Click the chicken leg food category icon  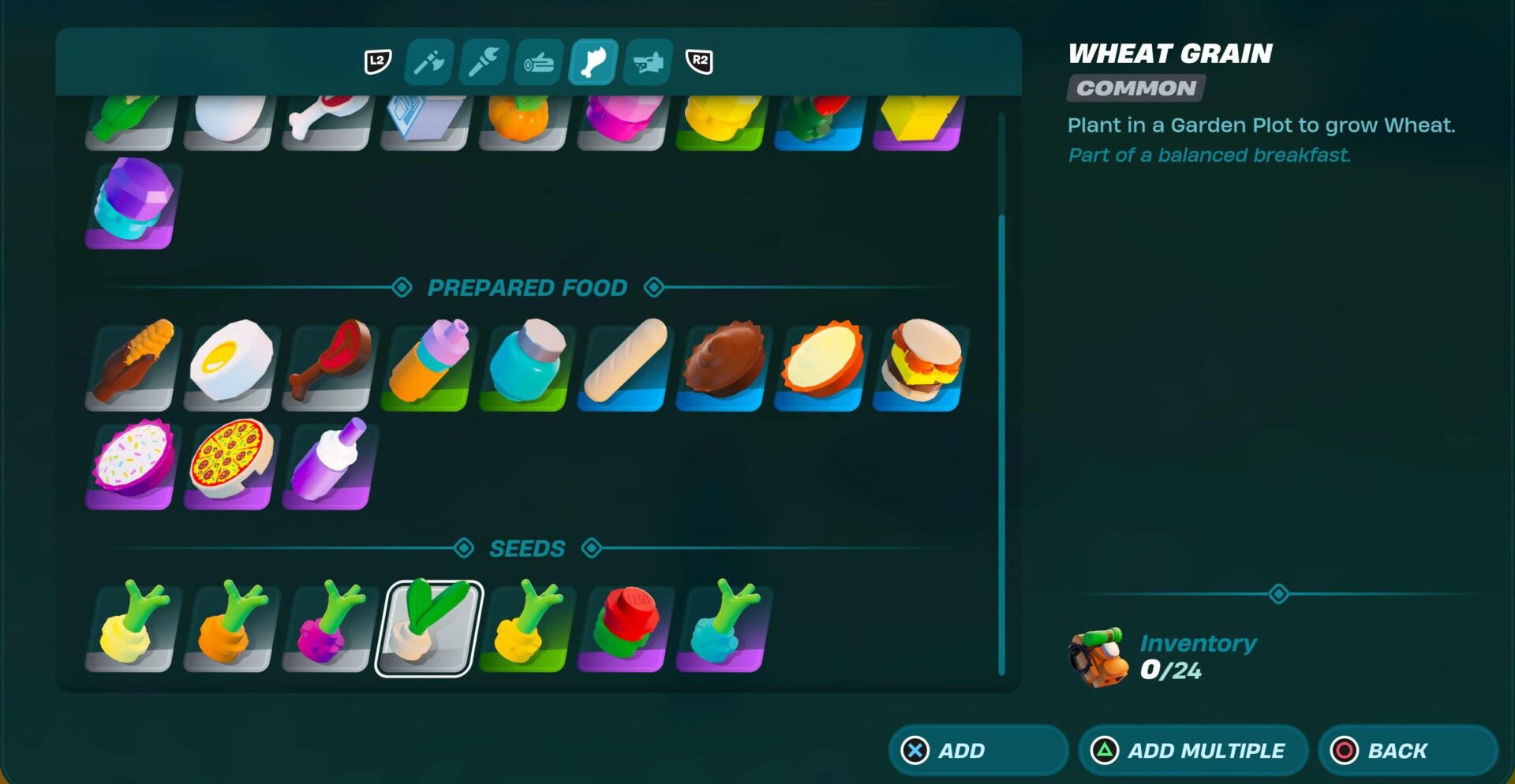593,62
